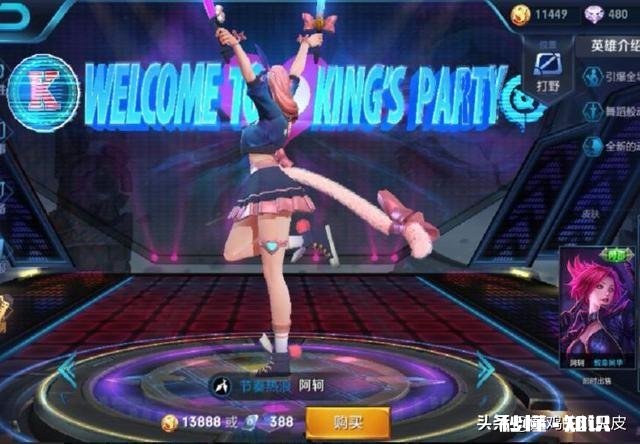Open the diamond balance showing 480

coord(603,13)
